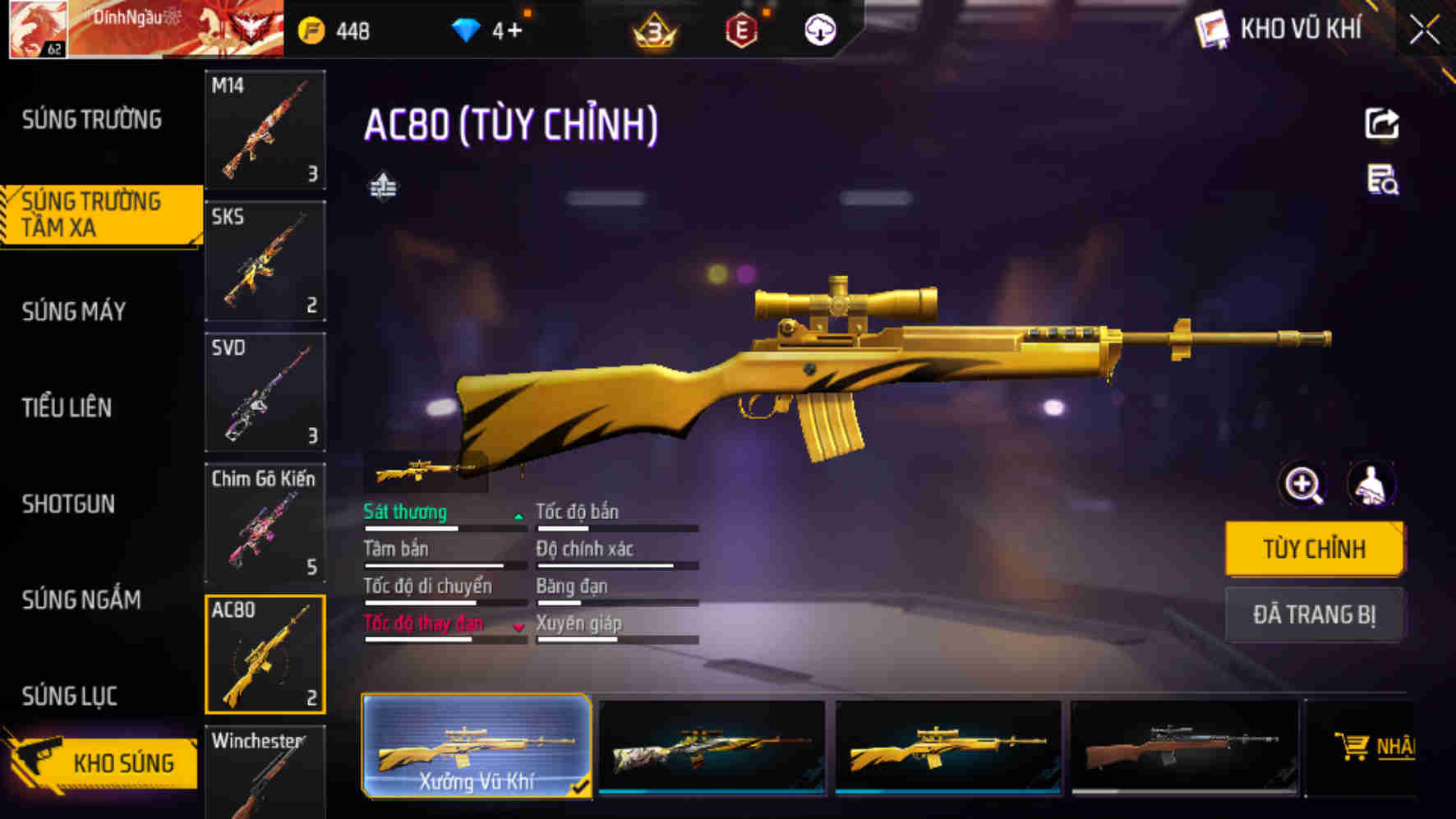This screenshot has width=1456, height=819.
Task: Click the attachment icon under AC80 title
Action: (x=384, y=187)
